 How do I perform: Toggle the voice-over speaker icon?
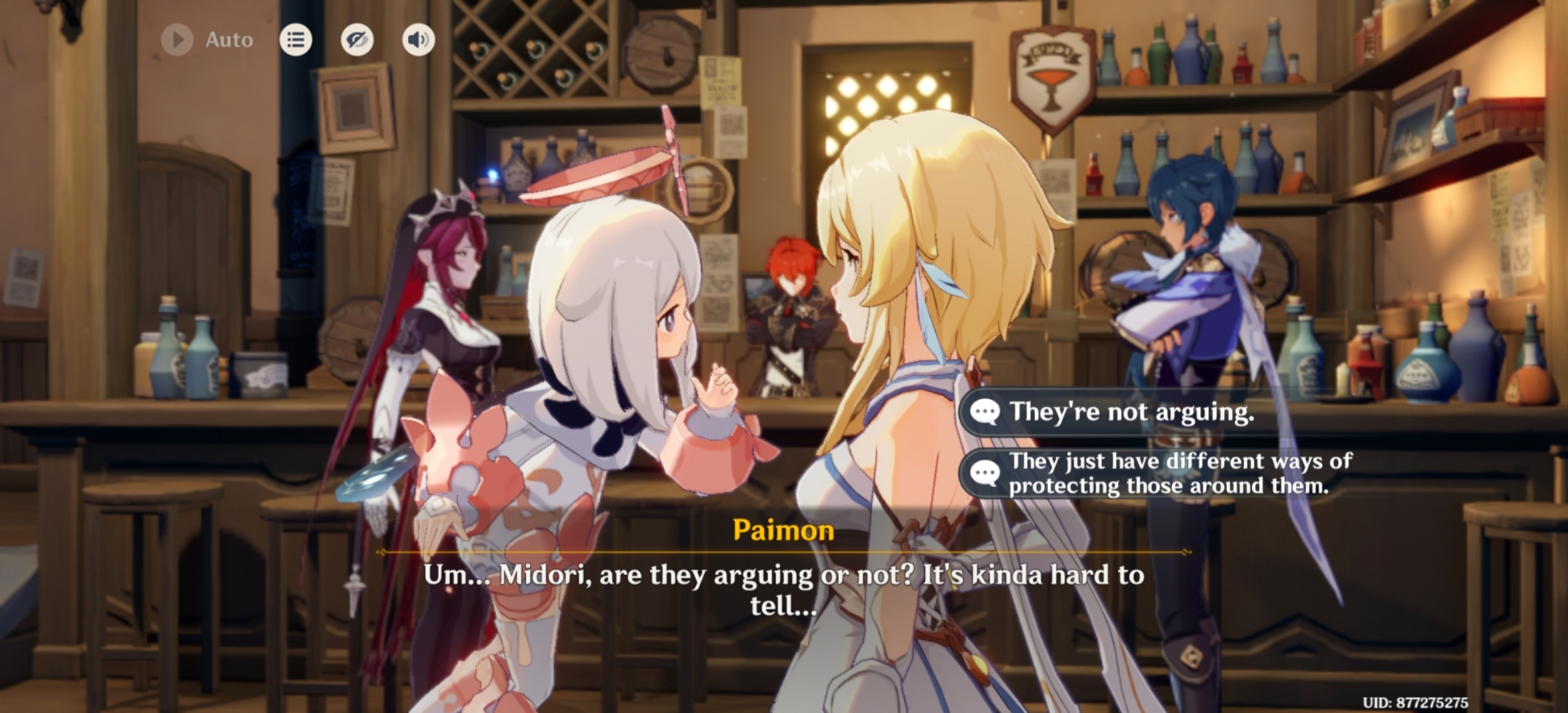point(419,40)
